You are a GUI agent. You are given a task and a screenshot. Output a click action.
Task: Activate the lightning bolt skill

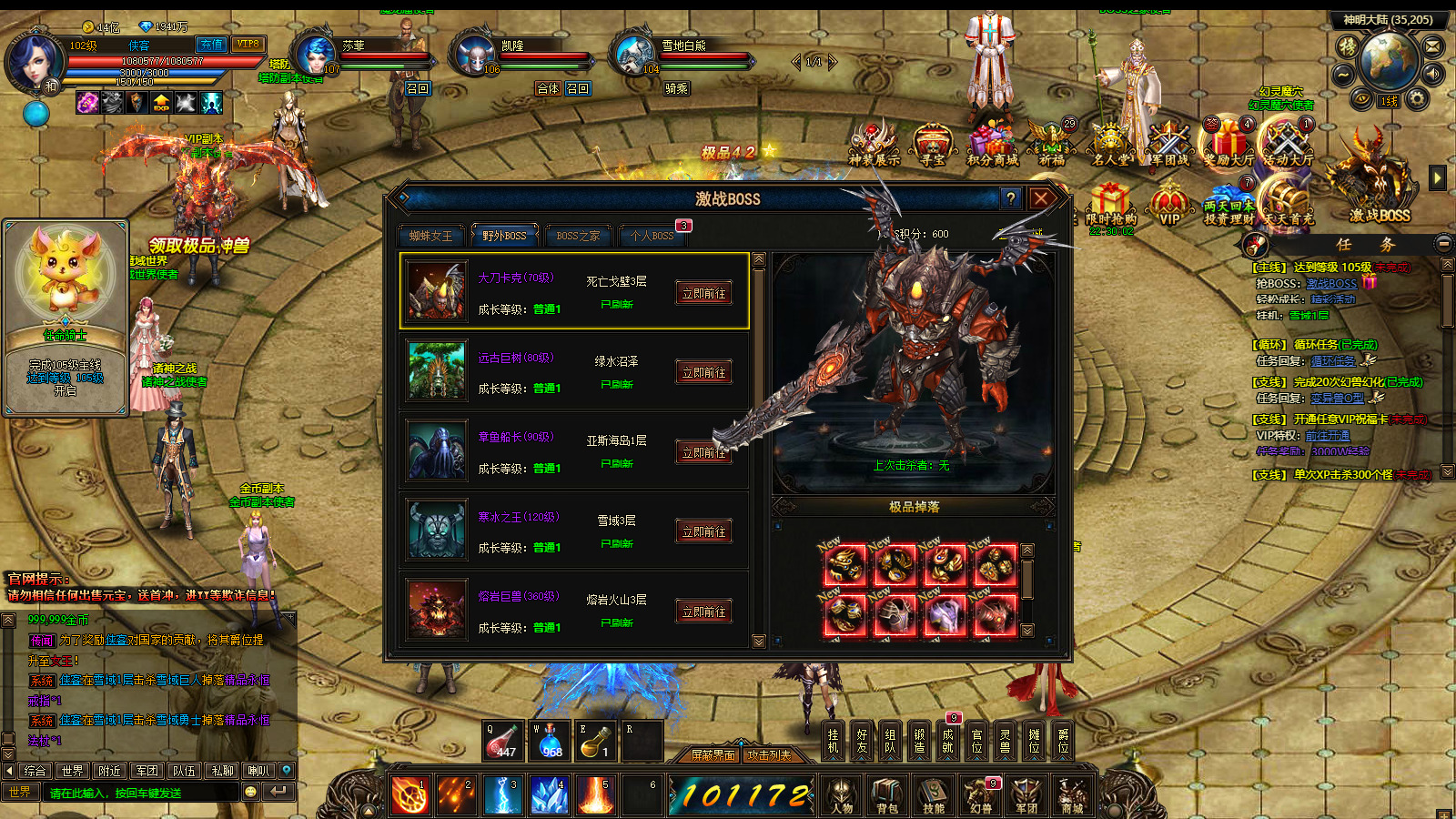click(503, 794)
